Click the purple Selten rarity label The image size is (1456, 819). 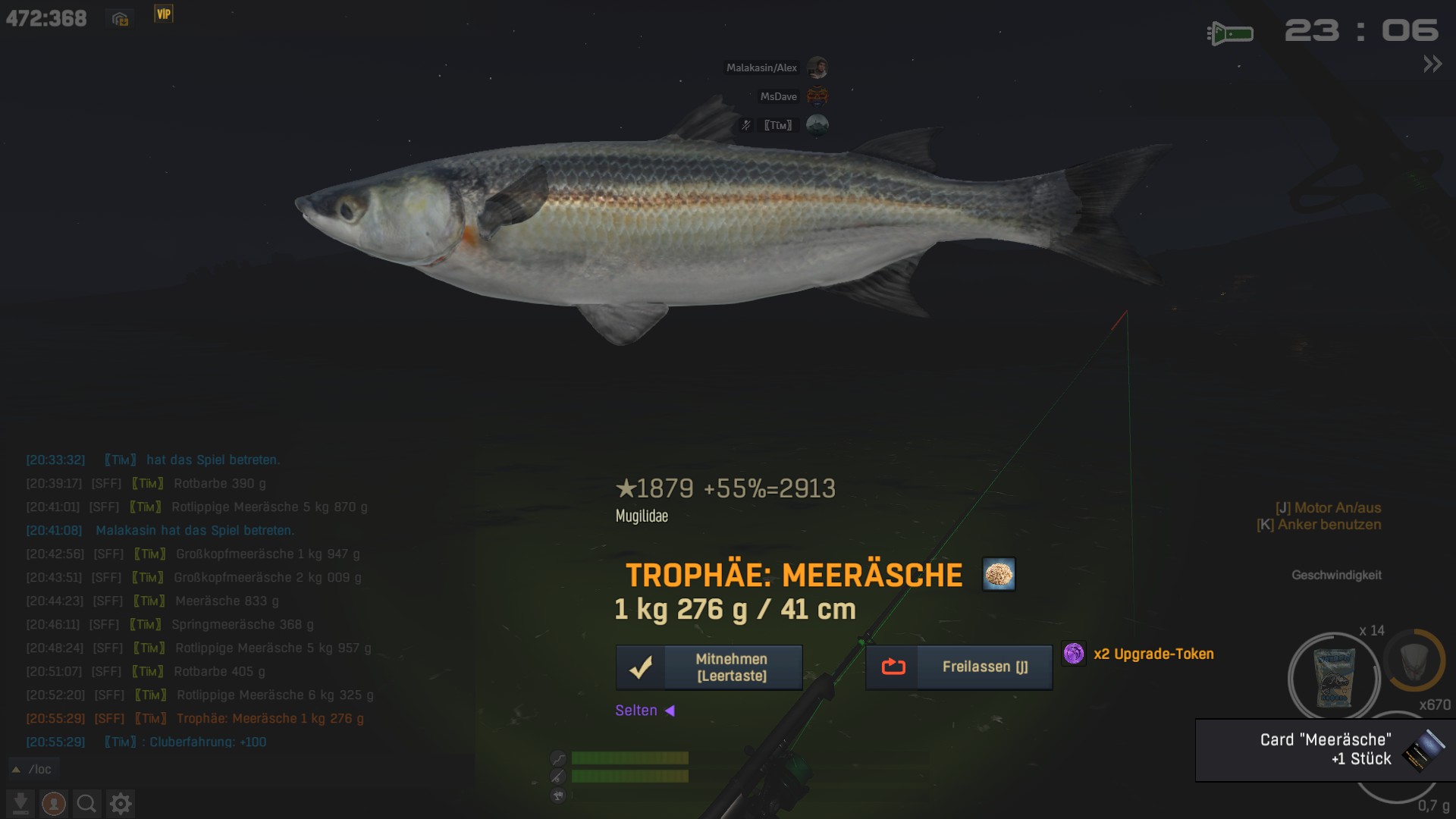pyautogui.click(x=636, y=711)
